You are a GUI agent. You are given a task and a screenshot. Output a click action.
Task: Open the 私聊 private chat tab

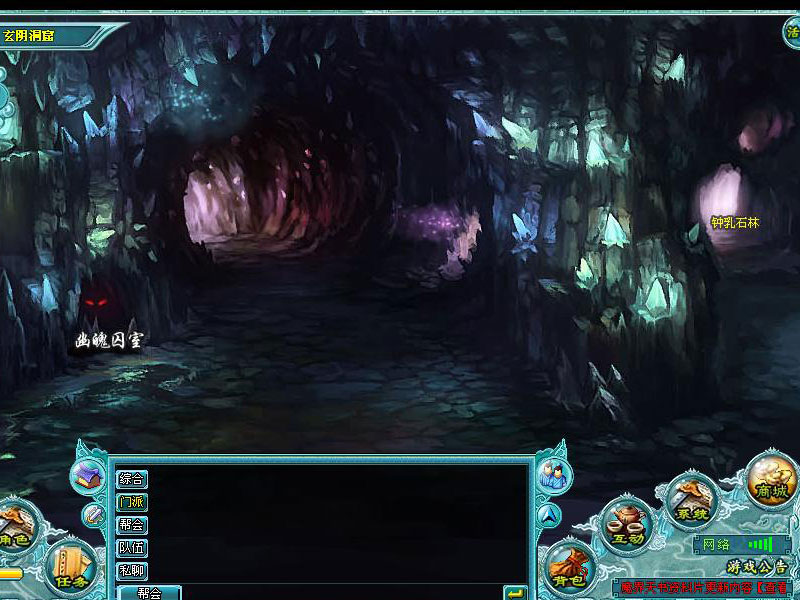(x=132, y=571)
